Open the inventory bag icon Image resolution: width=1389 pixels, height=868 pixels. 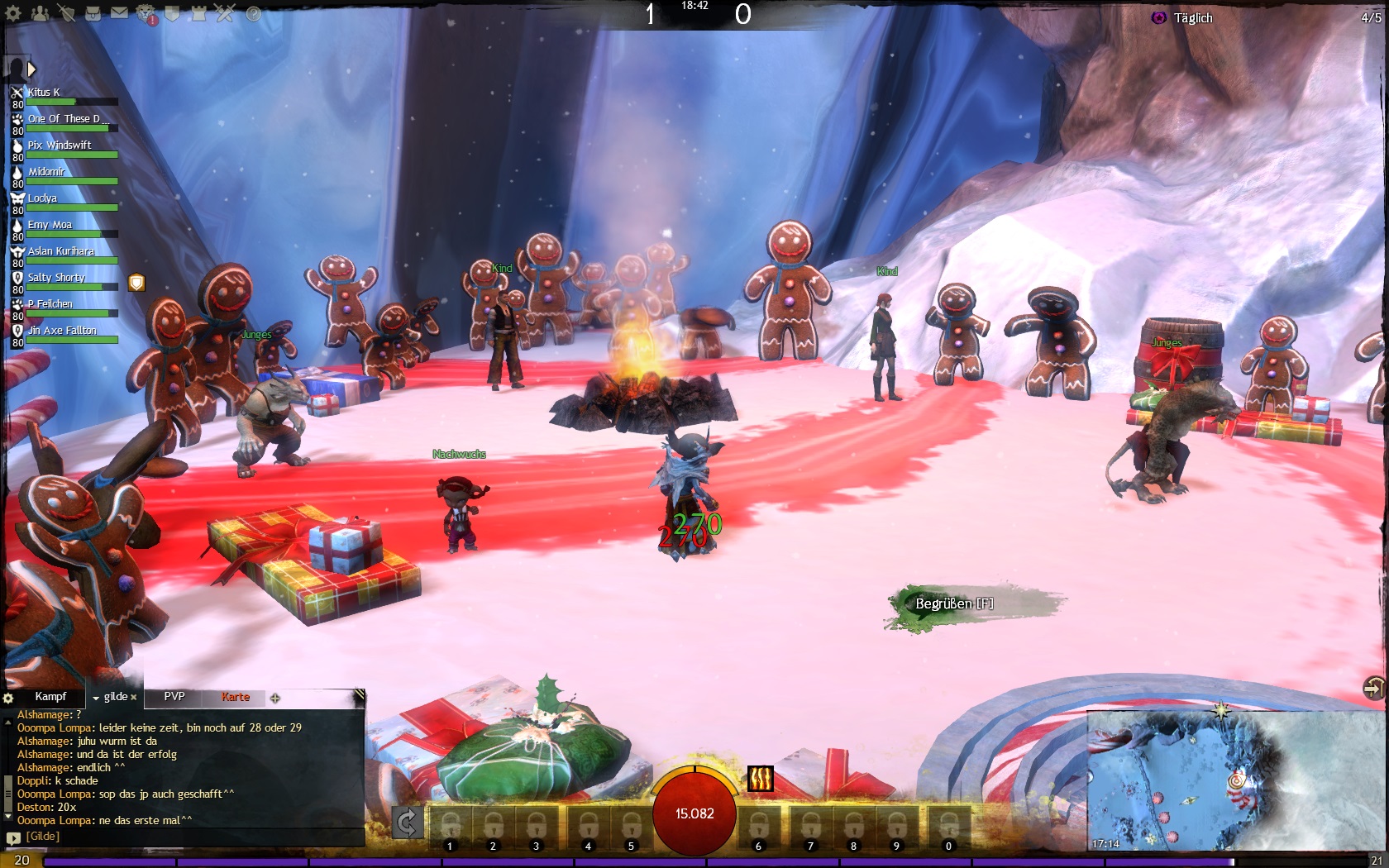pyautogui.click(x=93, y=13)
